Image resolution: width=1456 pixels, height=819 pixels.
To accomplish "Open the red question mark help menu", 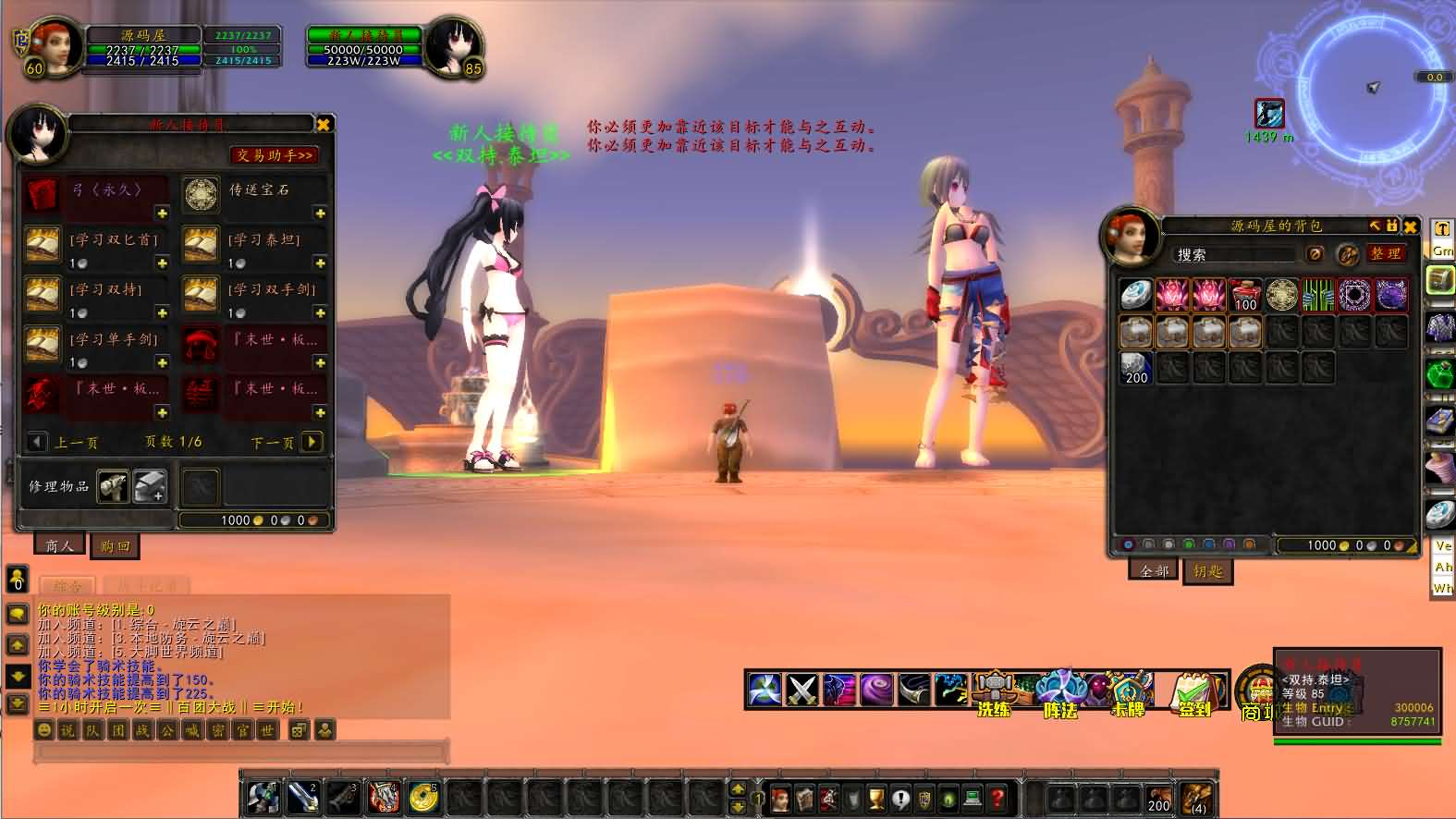I will point(997,797).
